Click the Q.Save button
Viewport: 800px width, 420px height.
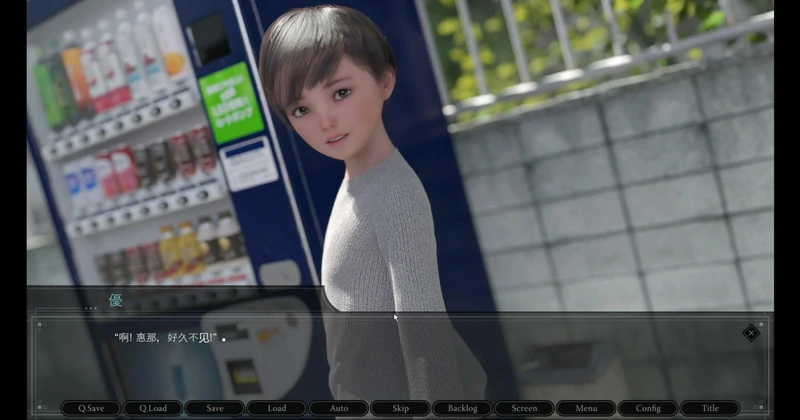pyautogui.click(x=90, y=408)
